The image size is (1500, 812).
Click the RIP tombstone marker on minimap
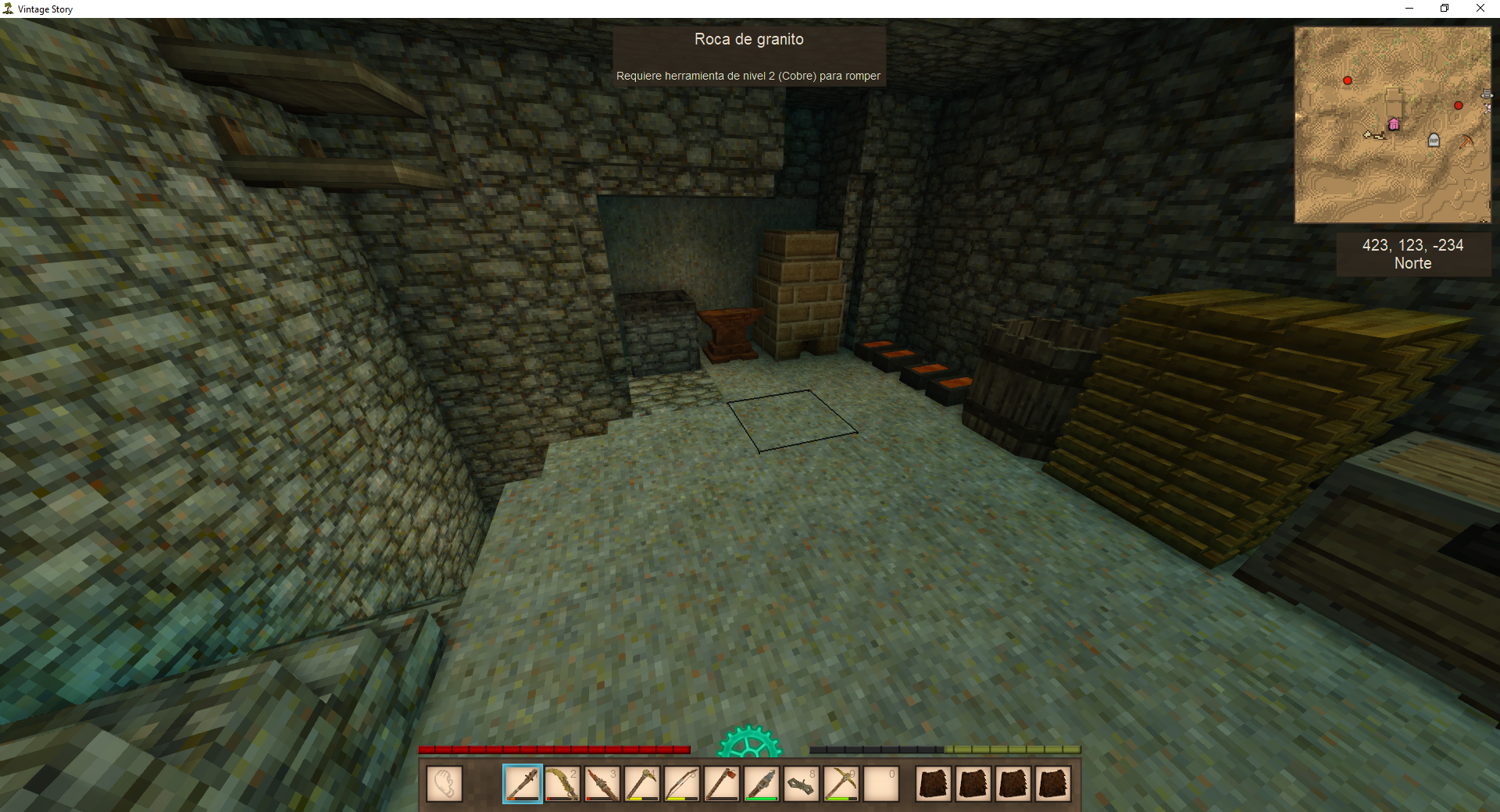1434,140
